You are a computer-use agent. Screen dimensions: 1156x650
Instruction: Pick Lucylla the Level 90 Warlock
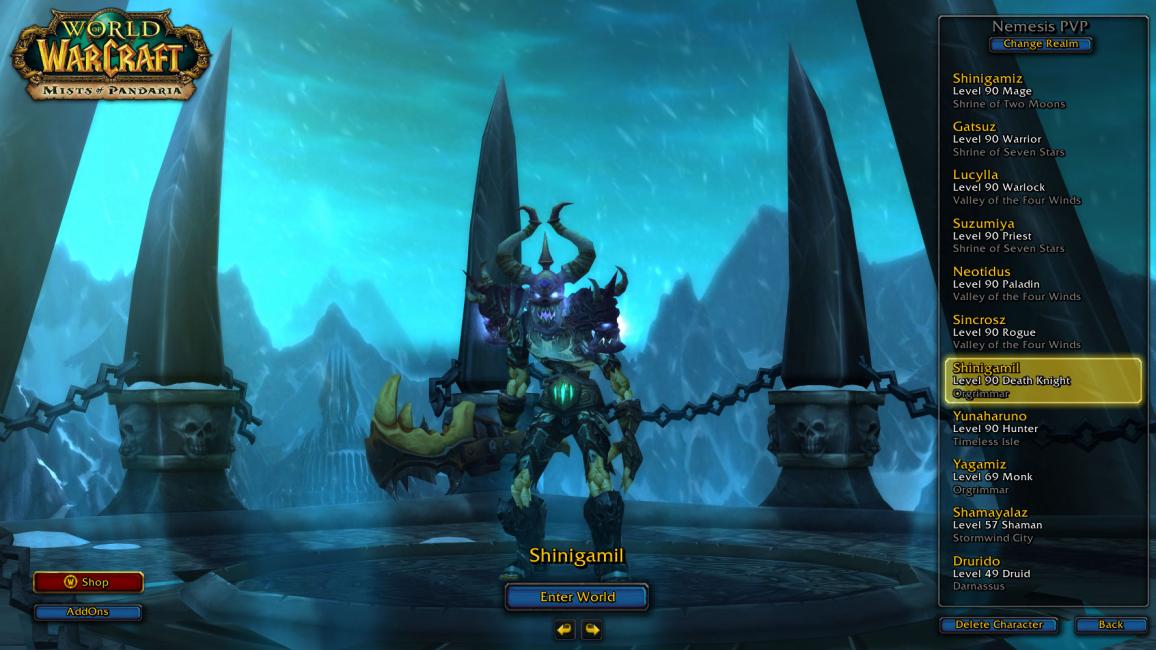(x=1040, y=187)
